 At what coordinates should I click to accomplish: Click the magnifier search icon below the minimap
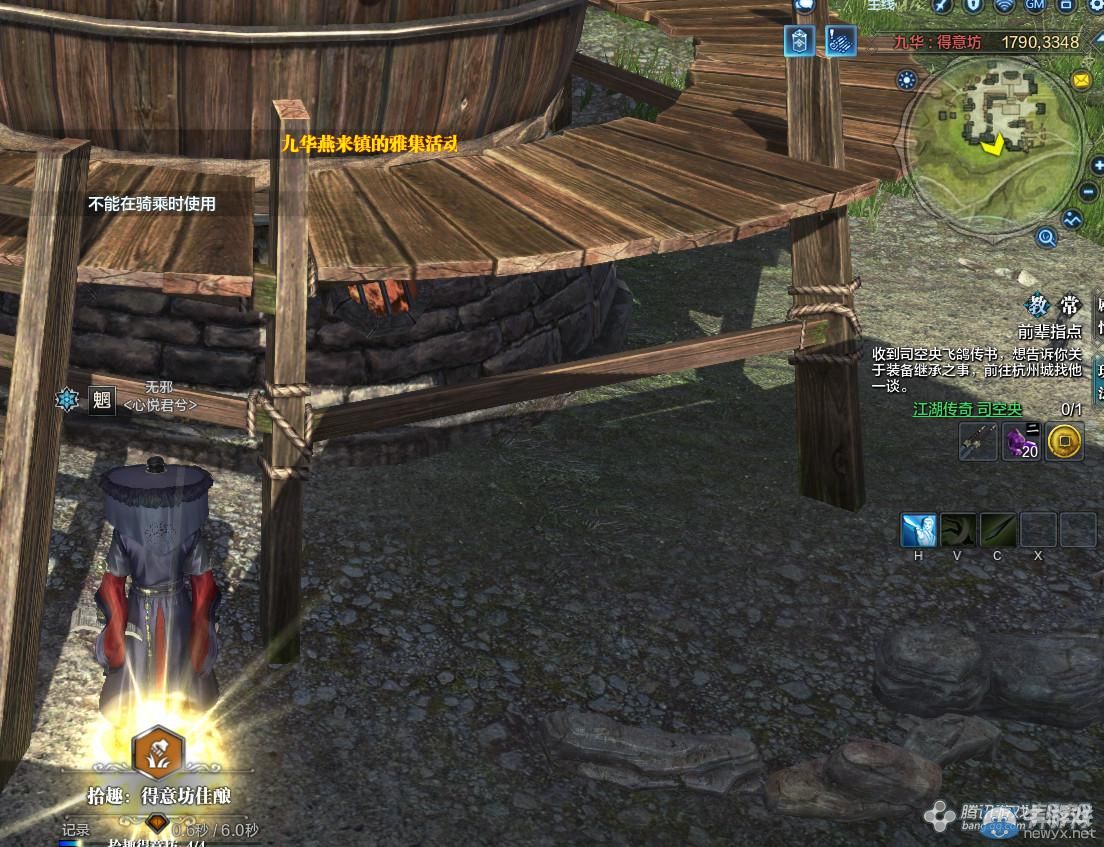coord(1047,237)
